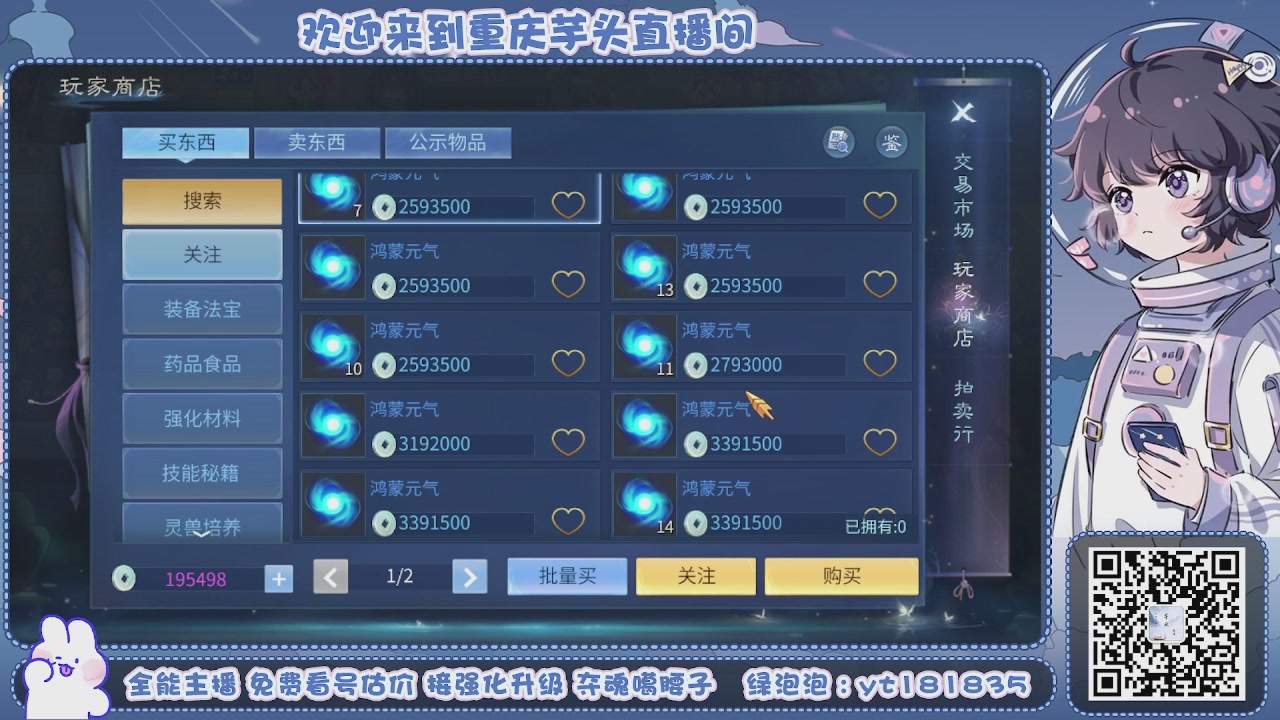The height and width of the screenshot is (720, 1280).
Task: Open the 账 price ledger search icon
Action: (840, 142)
